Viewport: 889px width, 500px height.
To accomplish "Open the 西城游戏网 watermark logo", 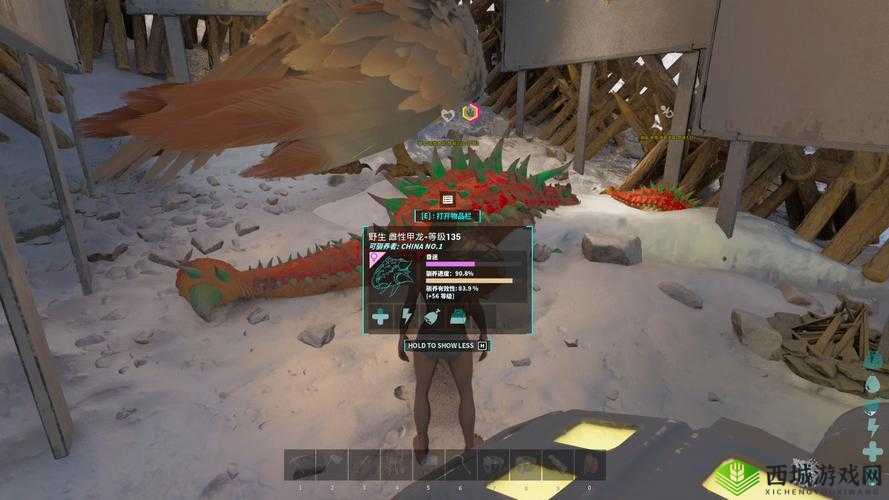I will (x=800, y=475).
